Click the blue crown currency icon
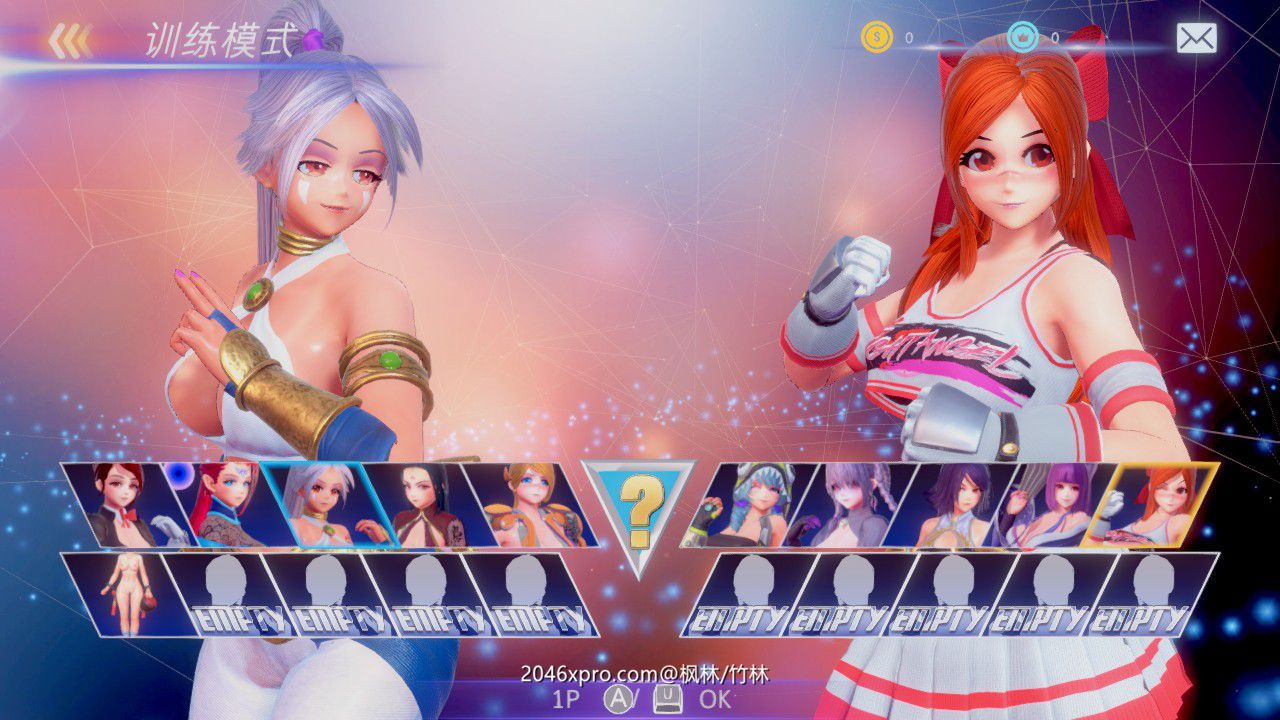Viewport: 1280px width, 720px height. point(1022,38)
